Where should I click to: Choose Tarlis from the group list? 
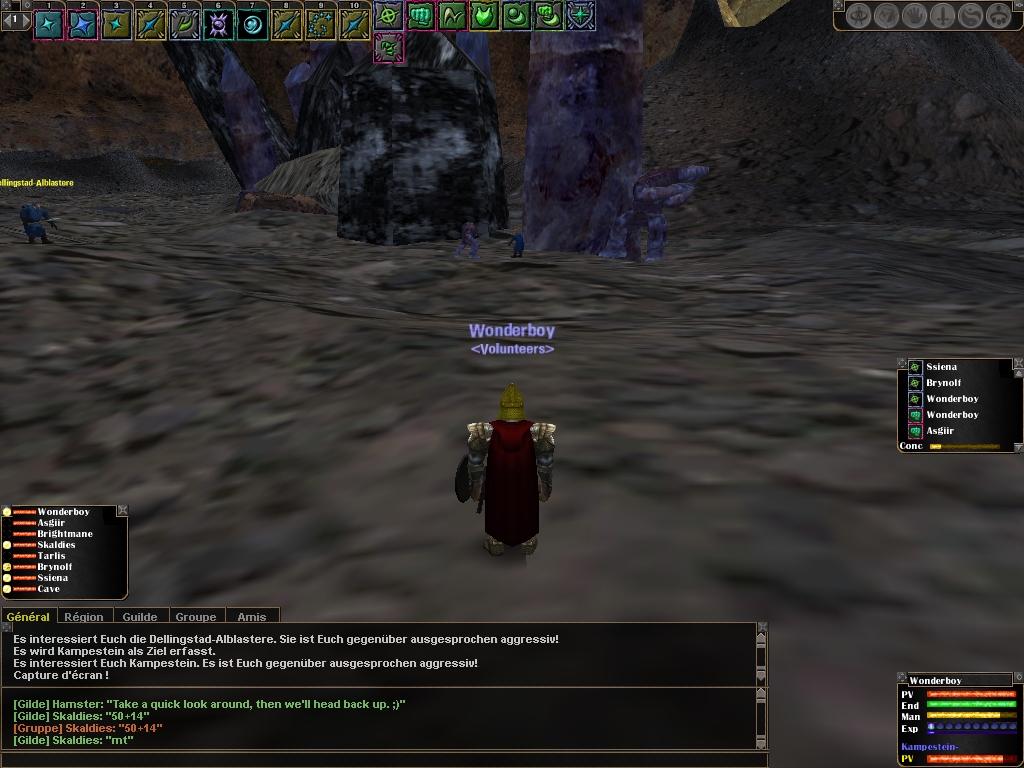click(51, 556)
